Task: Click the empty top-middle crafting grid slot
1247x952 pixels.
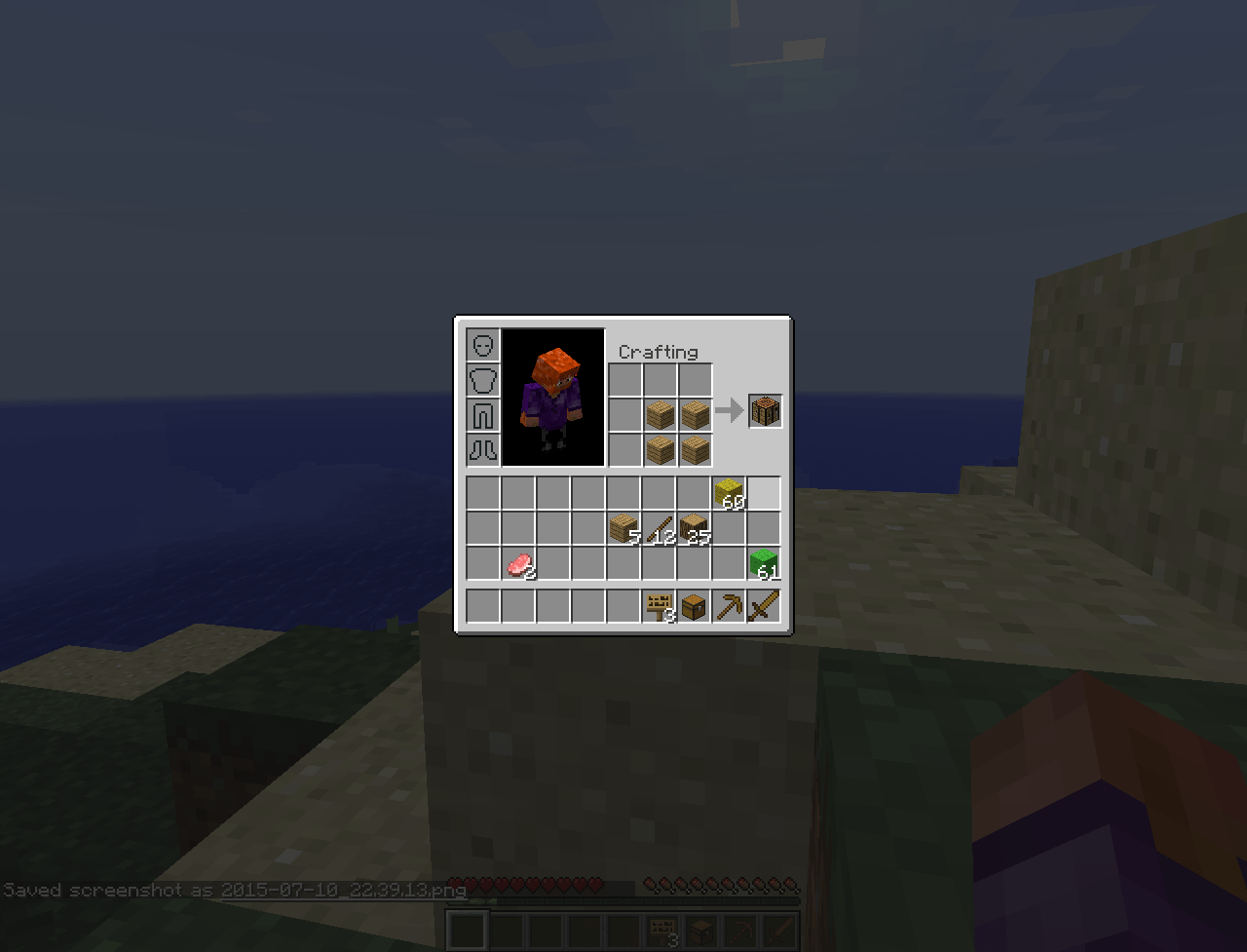Action: [x=661, y=379]
